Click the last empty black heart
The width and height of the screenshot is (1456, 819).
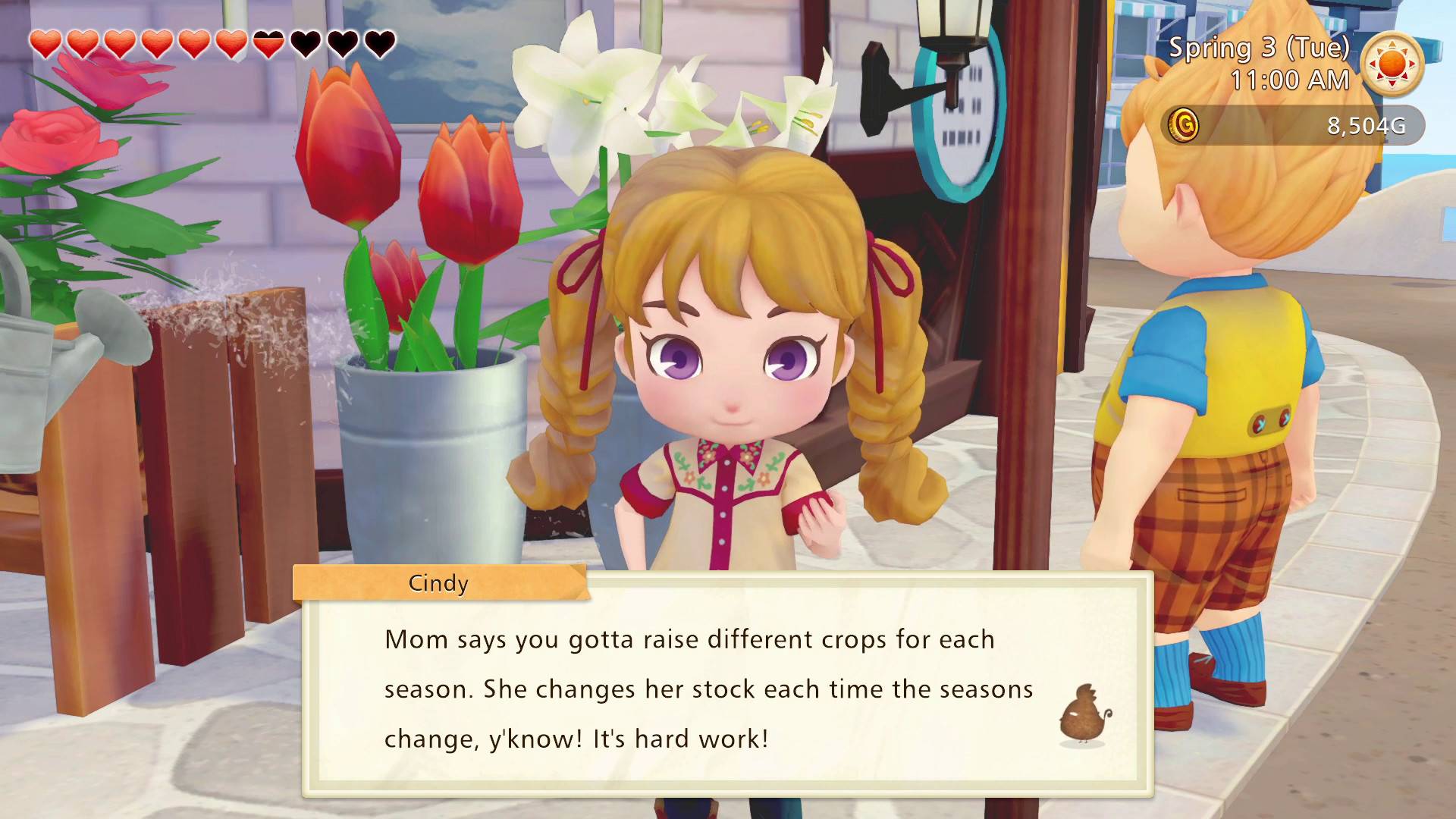pos(378,43)
